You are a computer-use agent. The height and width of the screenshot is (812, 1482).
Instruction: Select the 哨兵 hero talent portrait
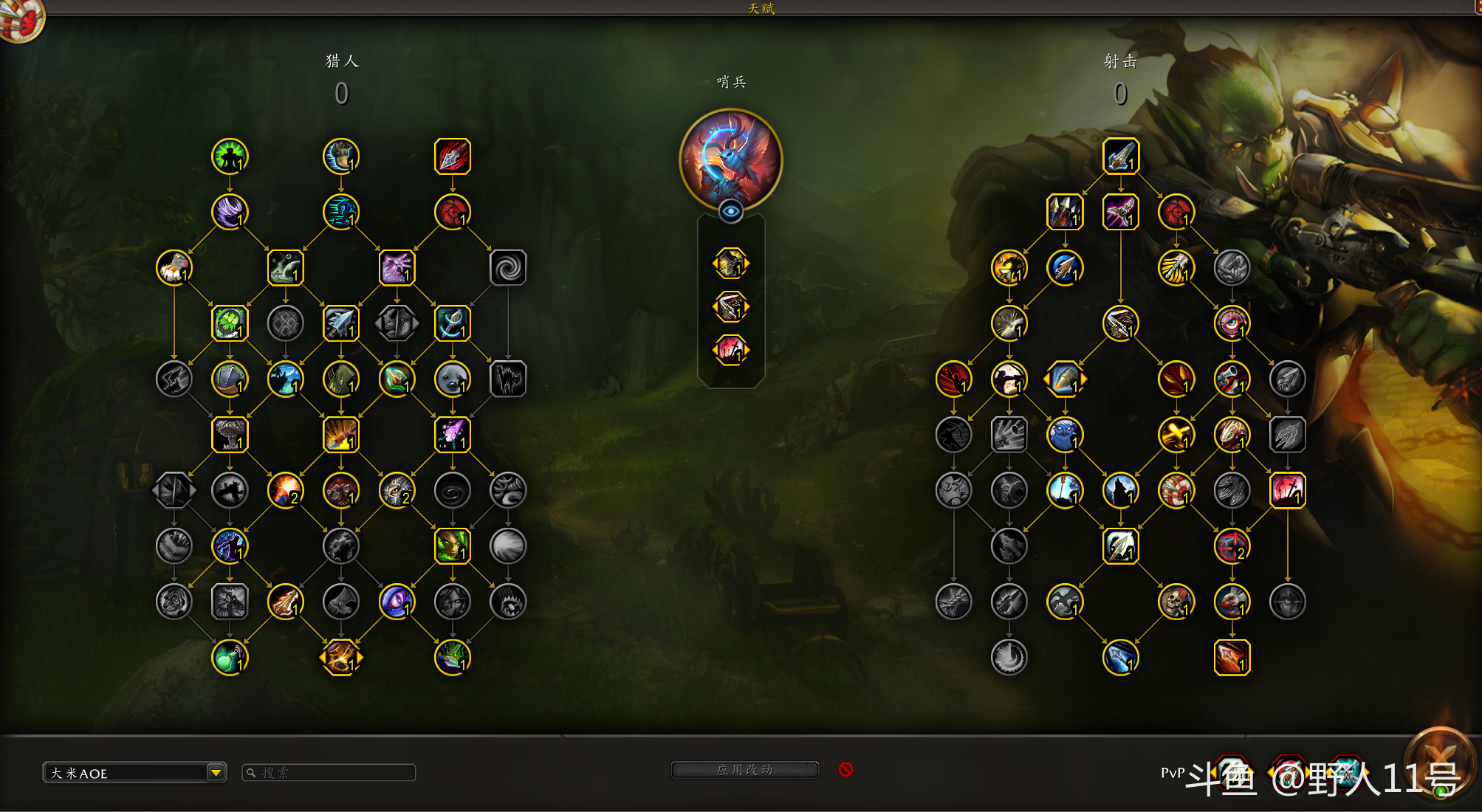[731, 159]
